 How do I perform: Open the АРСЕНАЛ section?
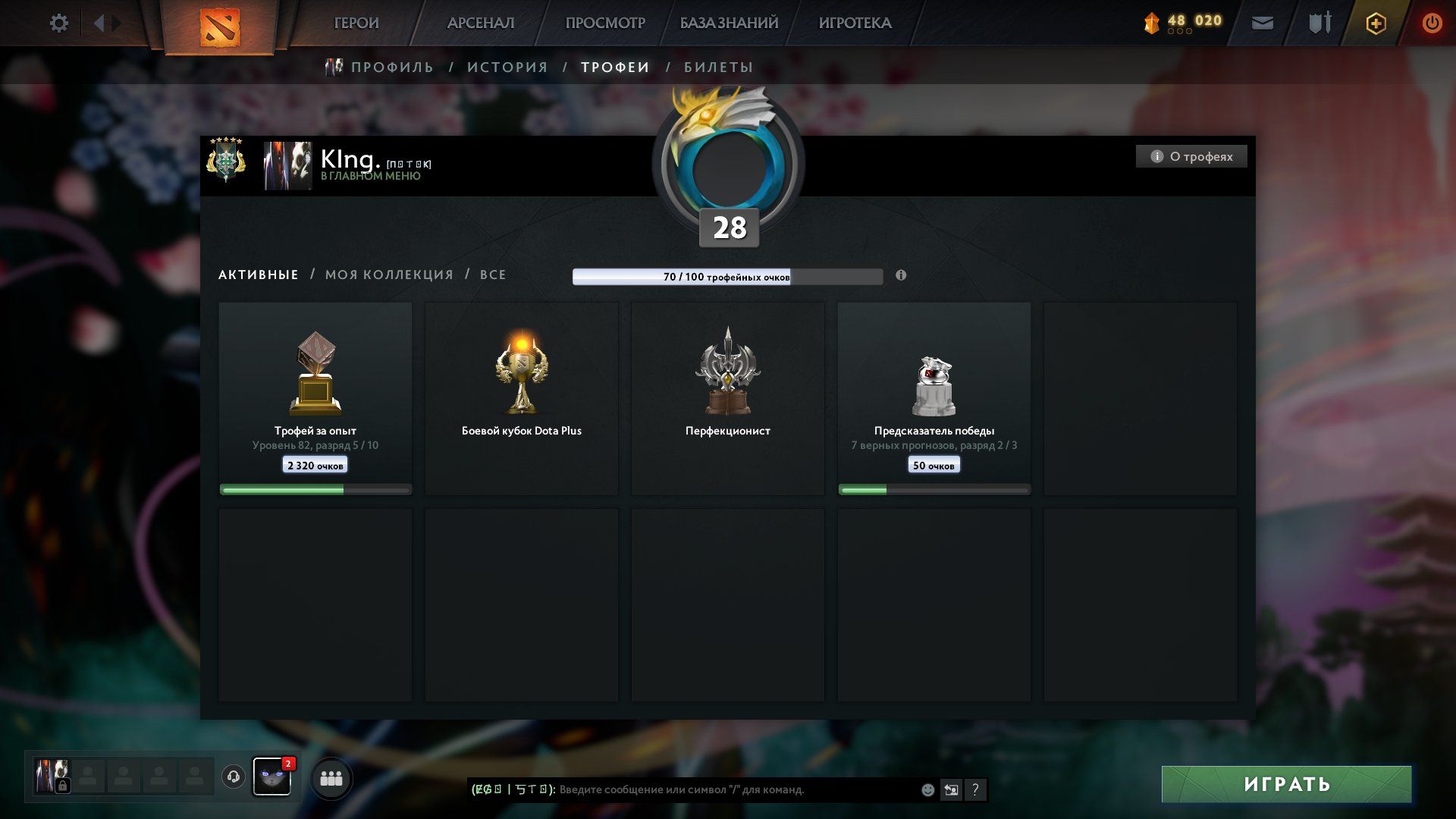pyautogui.click(x=481, y=24)
